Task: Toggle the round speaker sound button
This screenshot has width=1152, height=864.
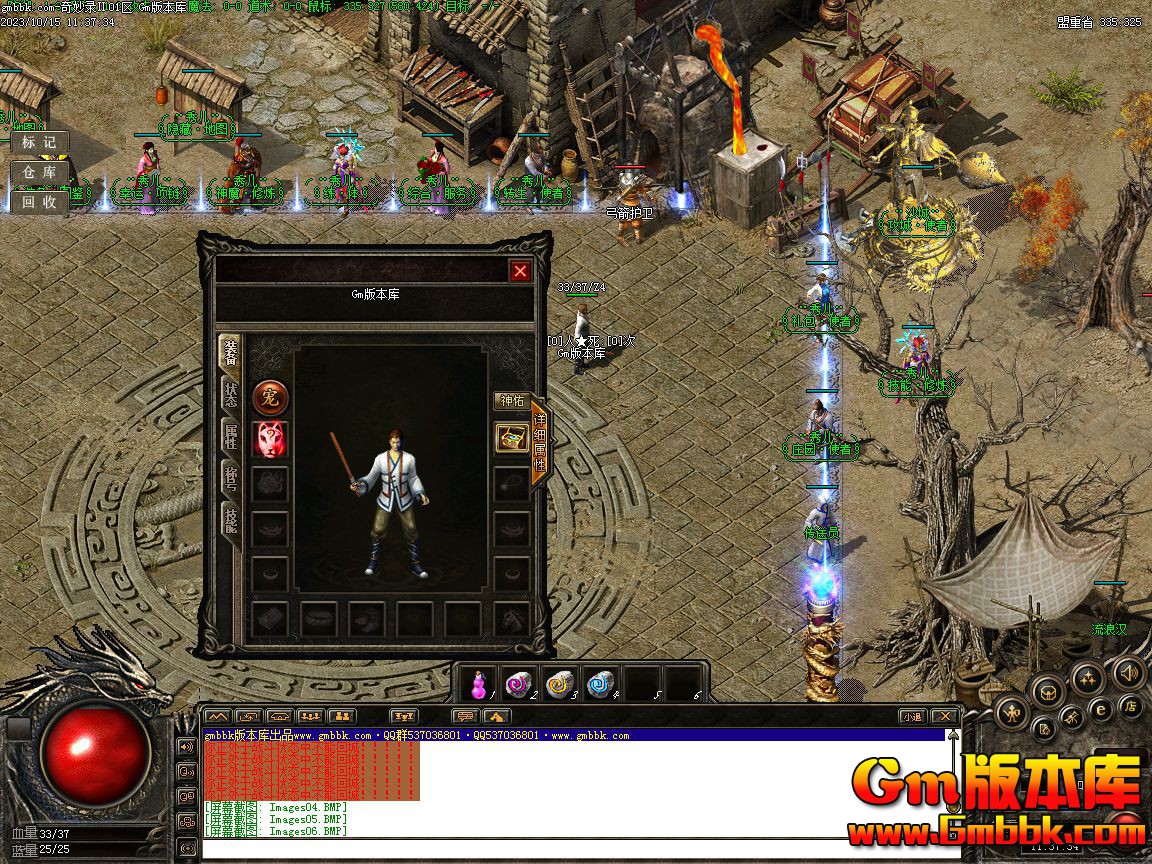Action: coord(1130,672)
